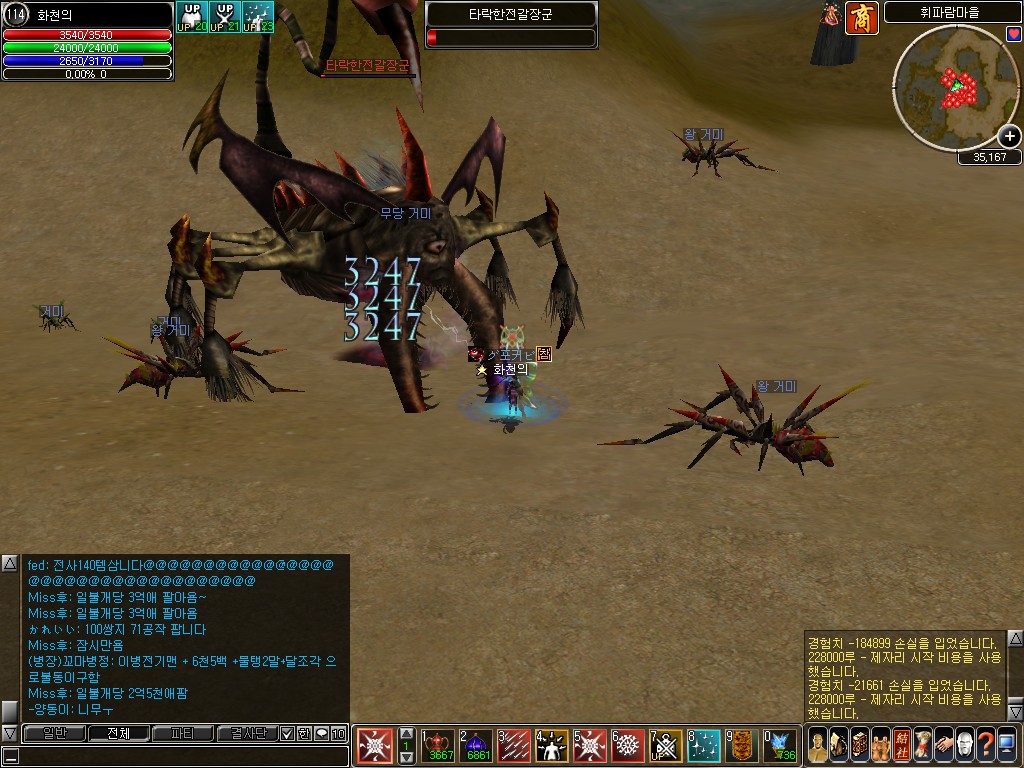Click the hotbar page up arrow
Image resolution: width=1024 pixels, height=768 pixels.
406,734
